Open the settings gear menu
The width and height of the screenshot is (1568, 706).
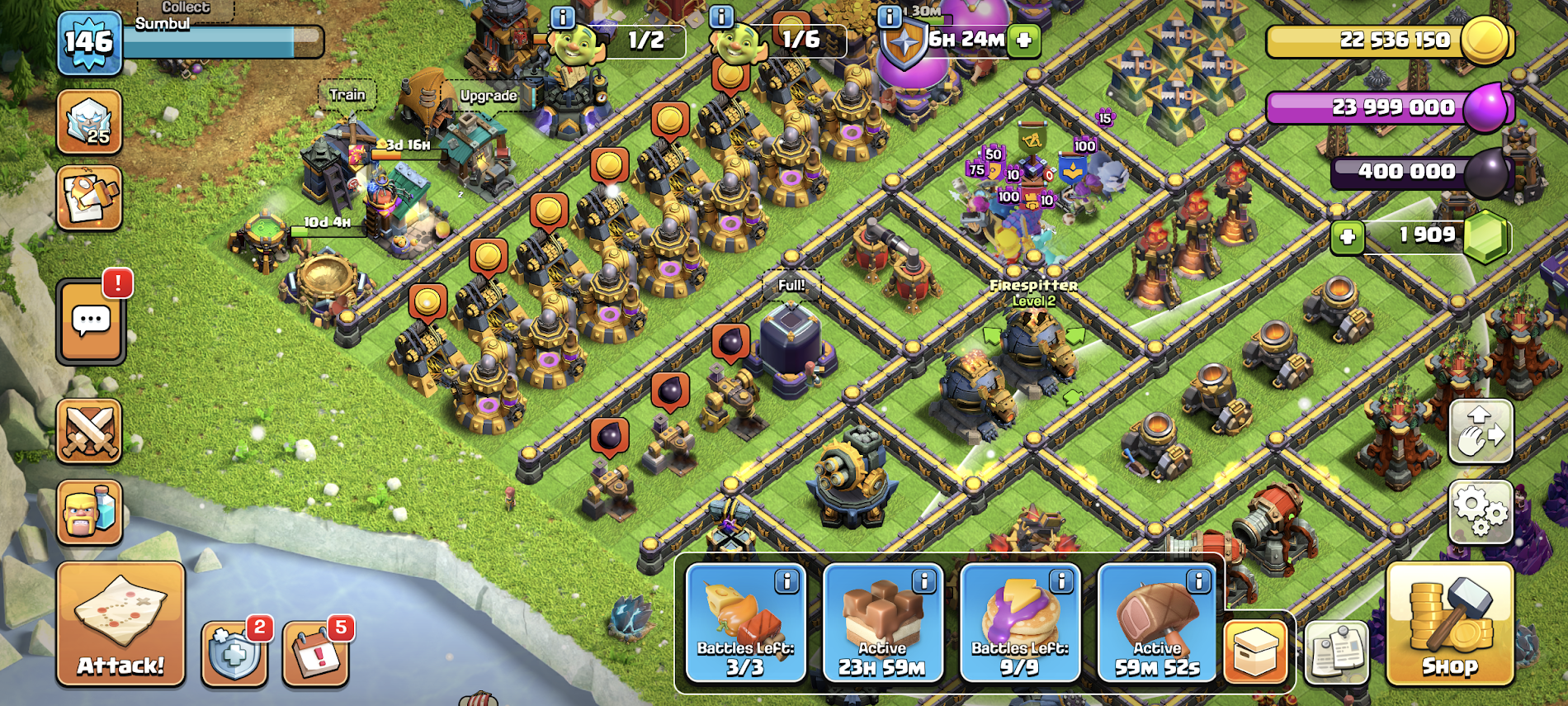tap(1481, 510)
